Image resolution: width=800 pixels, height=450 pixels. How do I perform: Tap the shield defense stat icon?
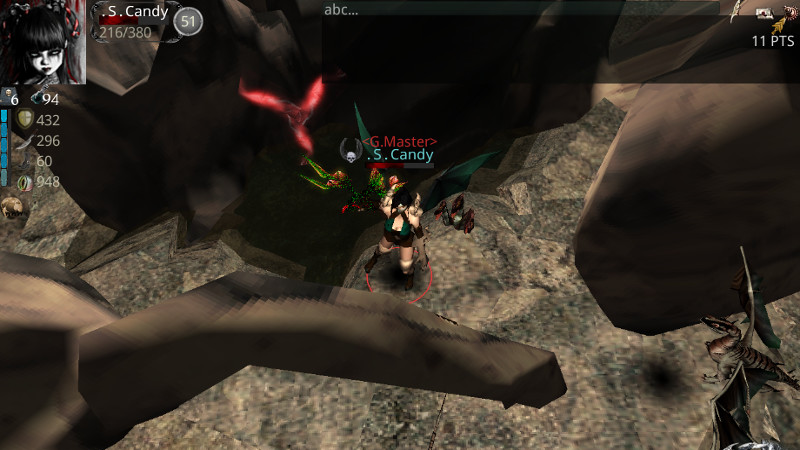click(25, 119)
